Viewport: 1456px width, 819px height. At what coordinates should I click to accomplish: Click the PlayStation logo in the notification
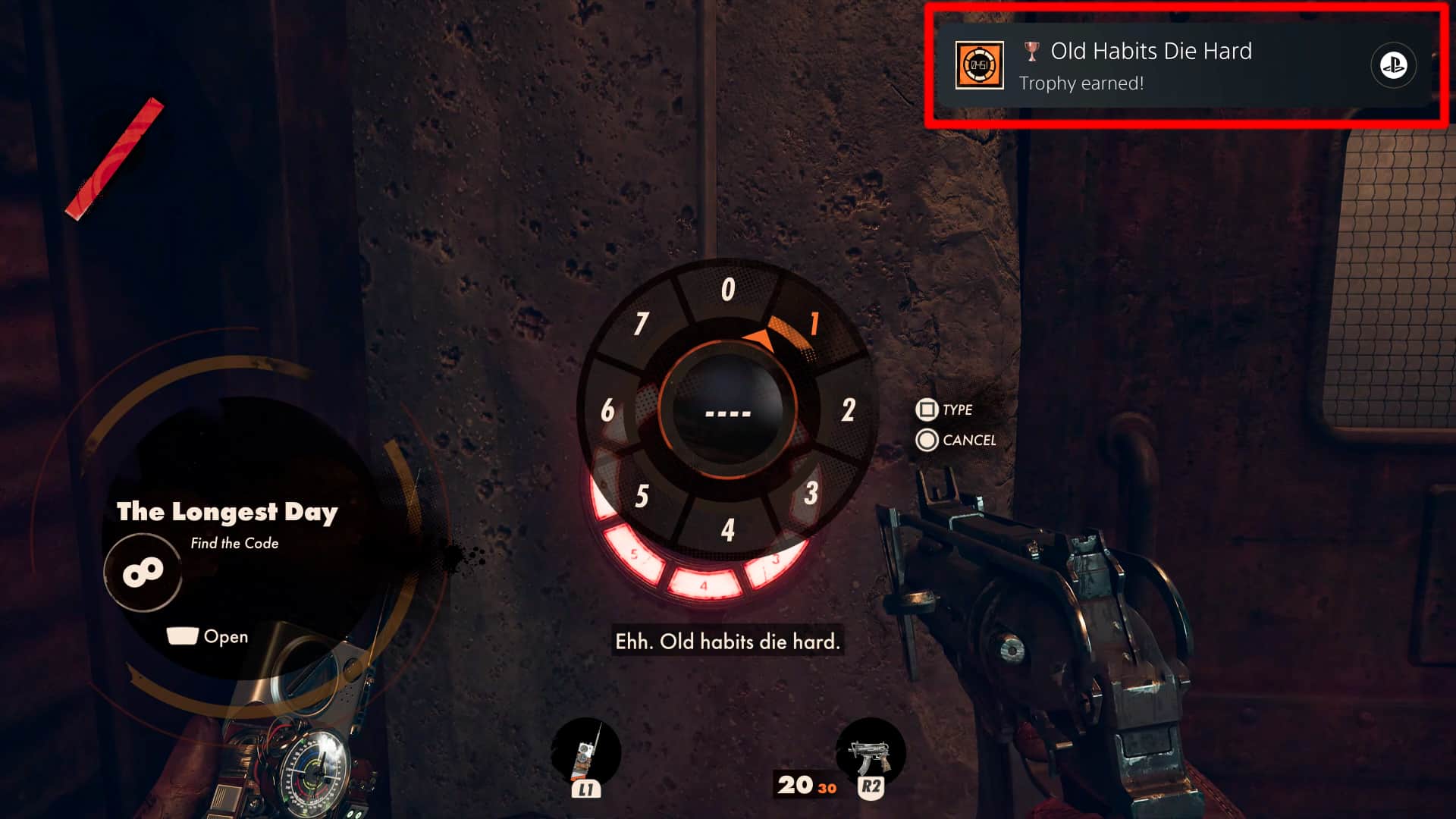1395,66
